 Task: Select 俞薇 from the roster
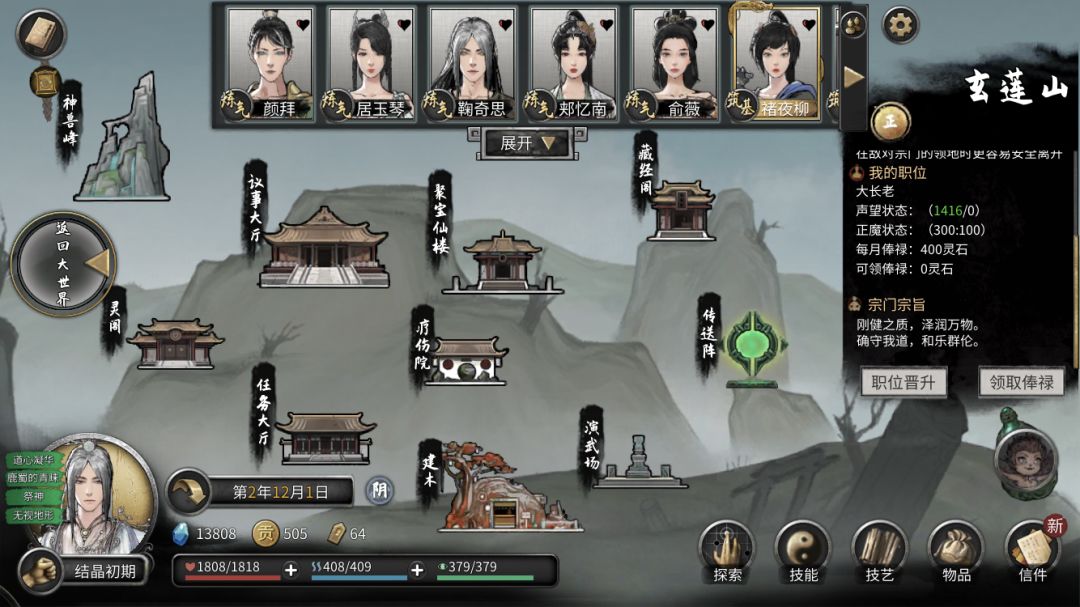point(674,64)
